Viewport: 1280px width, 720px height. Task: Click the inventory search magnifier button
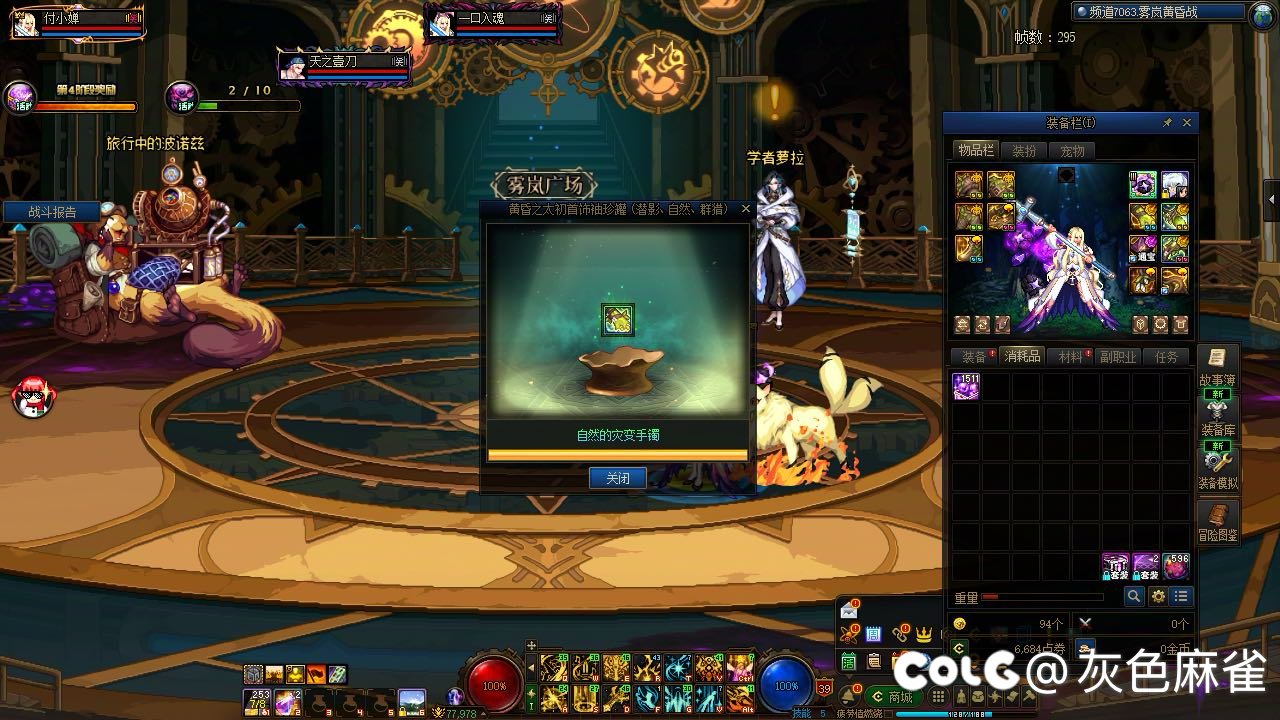coord(1134,597)
